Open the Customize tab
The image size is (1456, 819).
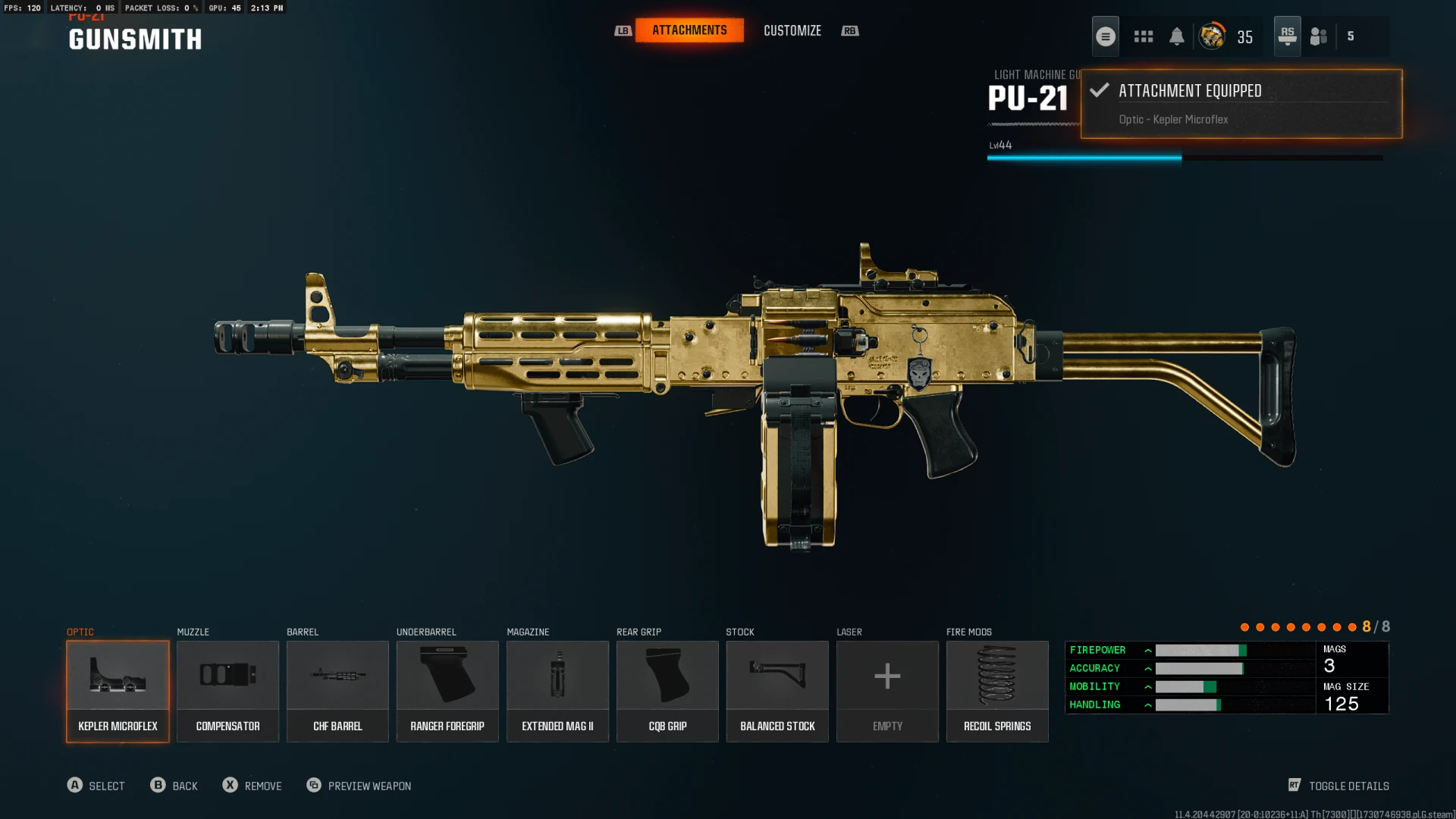coord(792,30)
